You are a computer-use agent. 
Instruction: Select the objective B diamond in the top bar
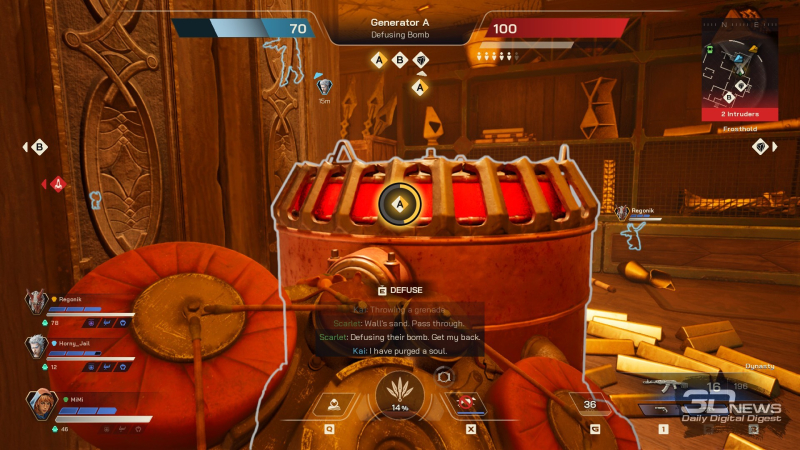(x=399, y=60)
